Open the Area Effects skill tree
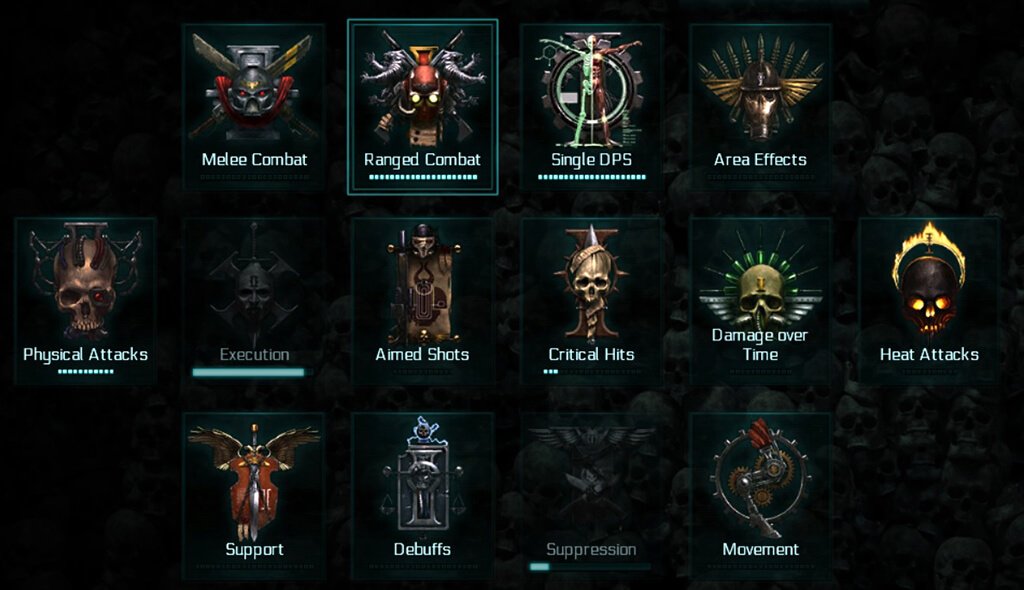1024x590 pixels. (x=760, y=105)
